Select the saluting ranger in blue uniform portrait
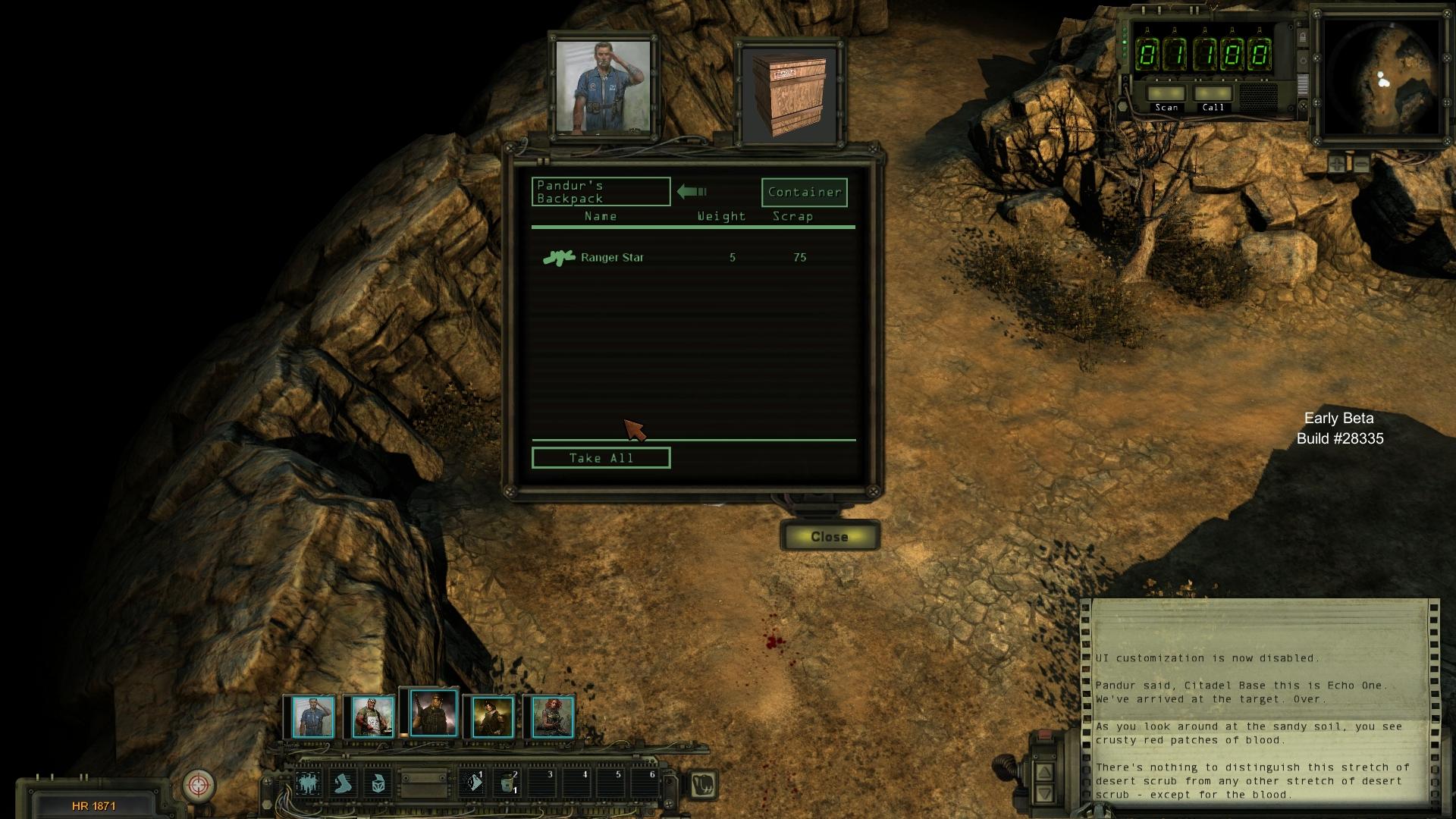This screenshot has height=819, width=1456. (x=312, y=717)
